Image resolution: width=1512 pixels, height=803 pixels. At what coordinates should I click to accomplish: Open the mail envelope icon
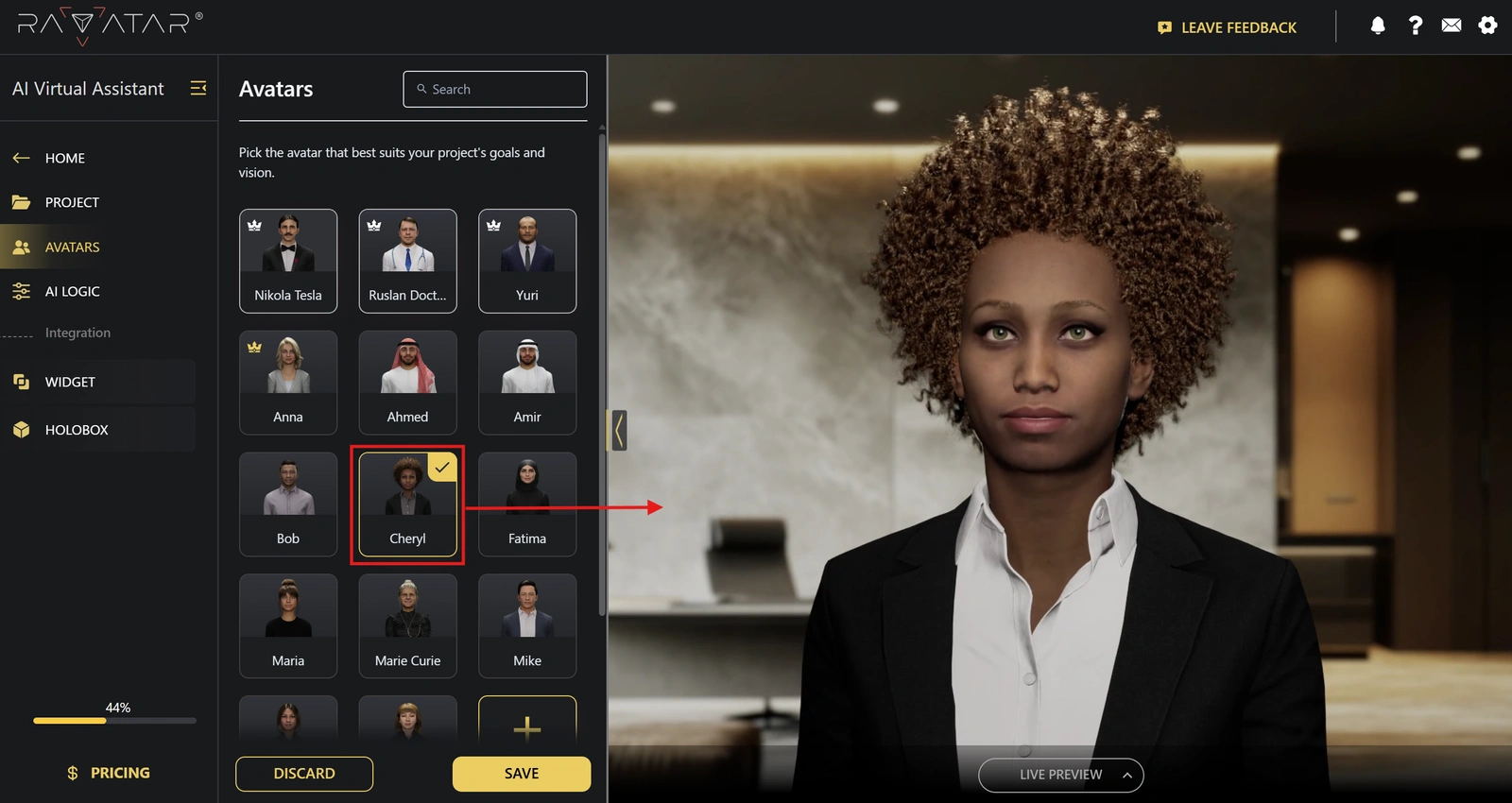[x=1452, y=26]
